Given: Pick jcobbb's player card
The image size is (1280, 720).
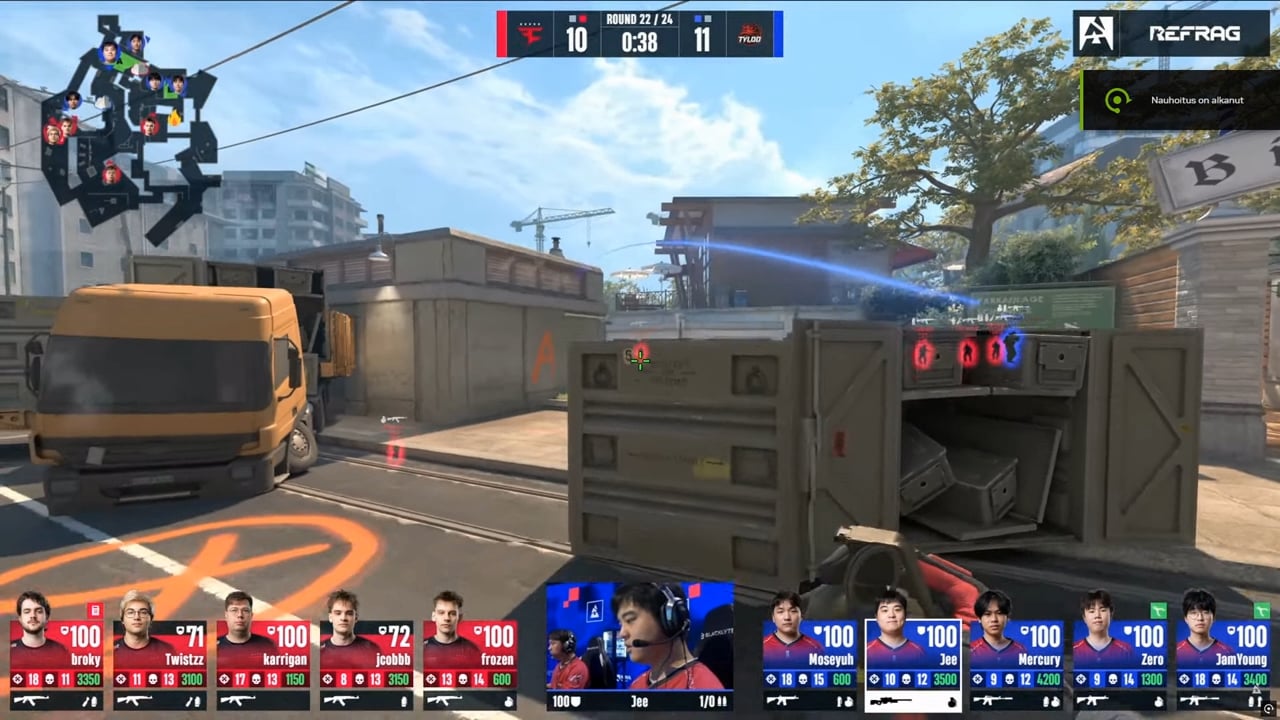Looking at the screenshot, I should click(x=366, y=655).
